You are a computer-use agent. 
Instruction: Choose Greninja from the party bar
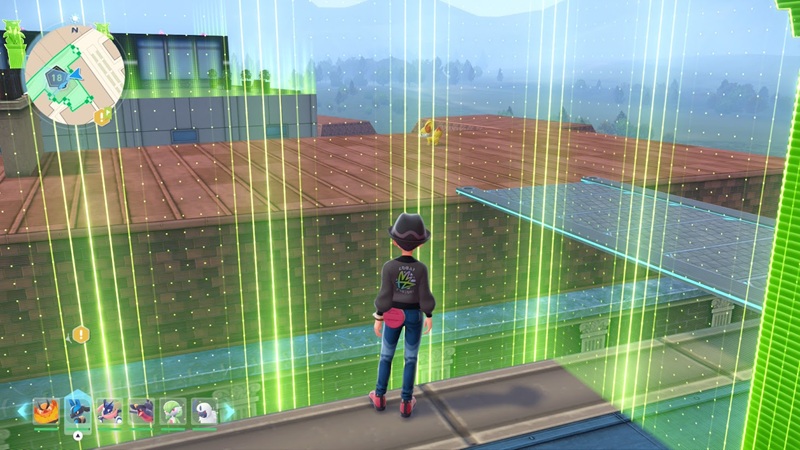pyautogui.click(x=110, y=411)
